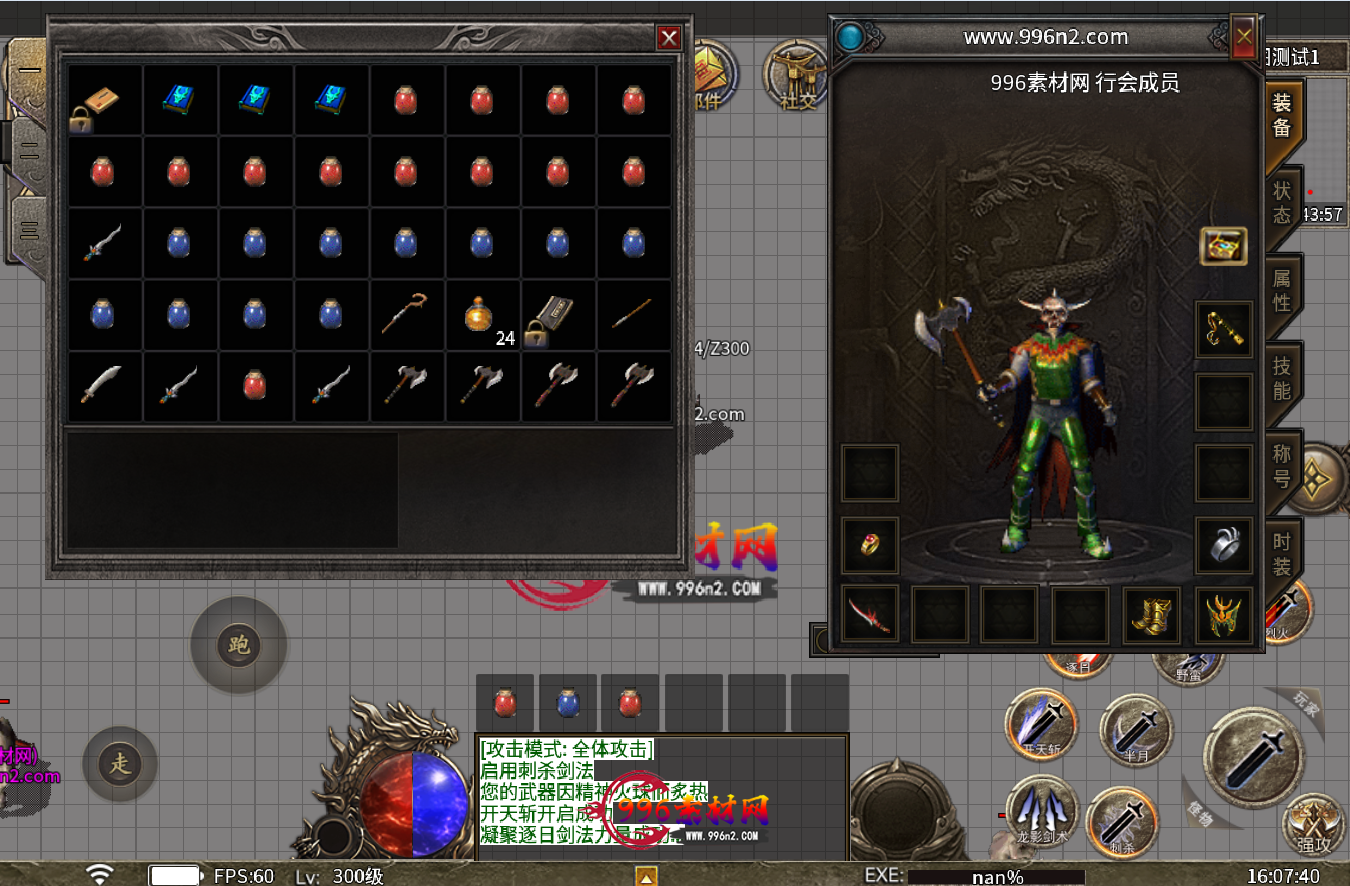
Task: Select the golden bracelet equipment slot
Action: pos(1224,330)
